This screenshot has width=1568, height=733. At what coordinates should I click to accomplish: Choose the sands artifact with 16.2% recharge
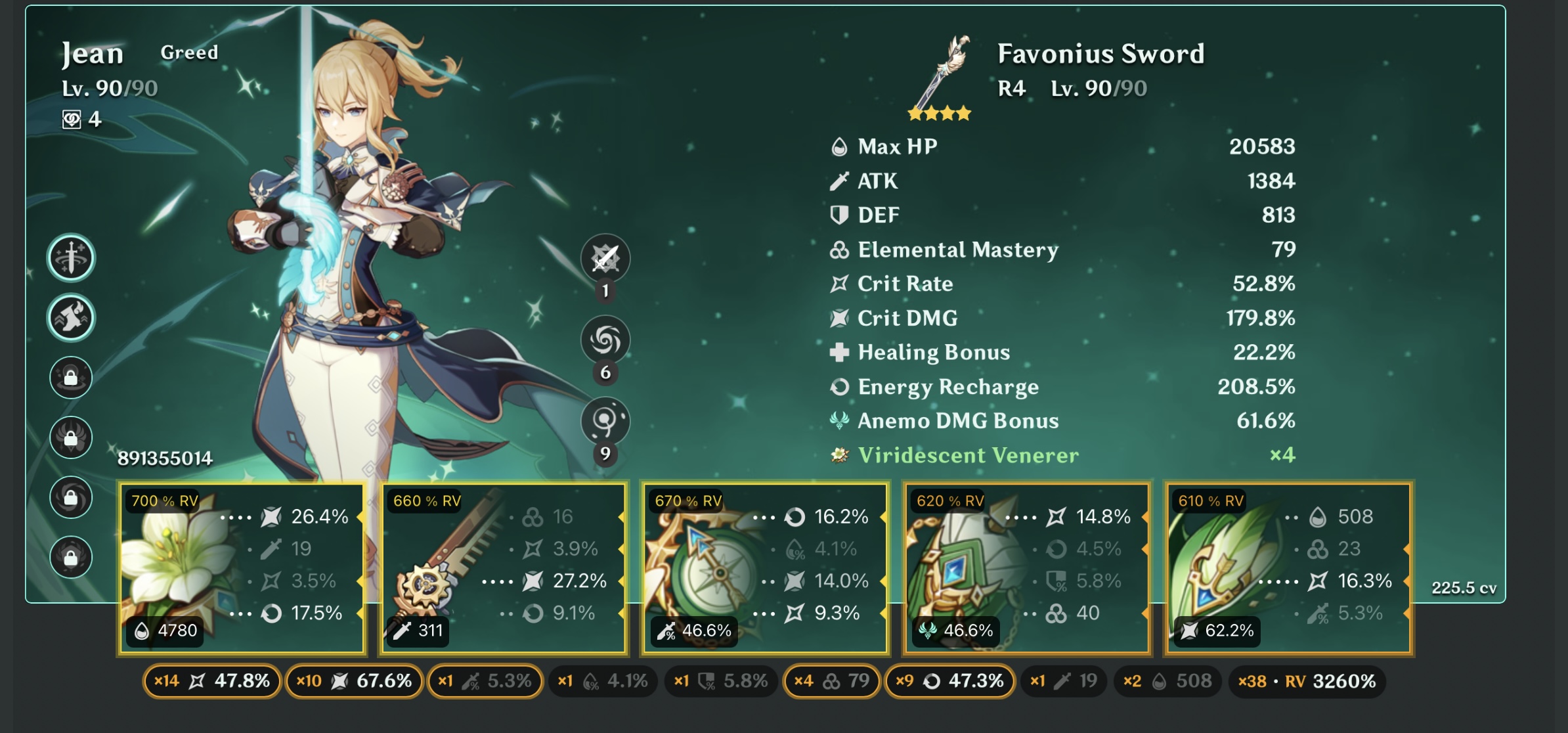[x=765, y=569]
